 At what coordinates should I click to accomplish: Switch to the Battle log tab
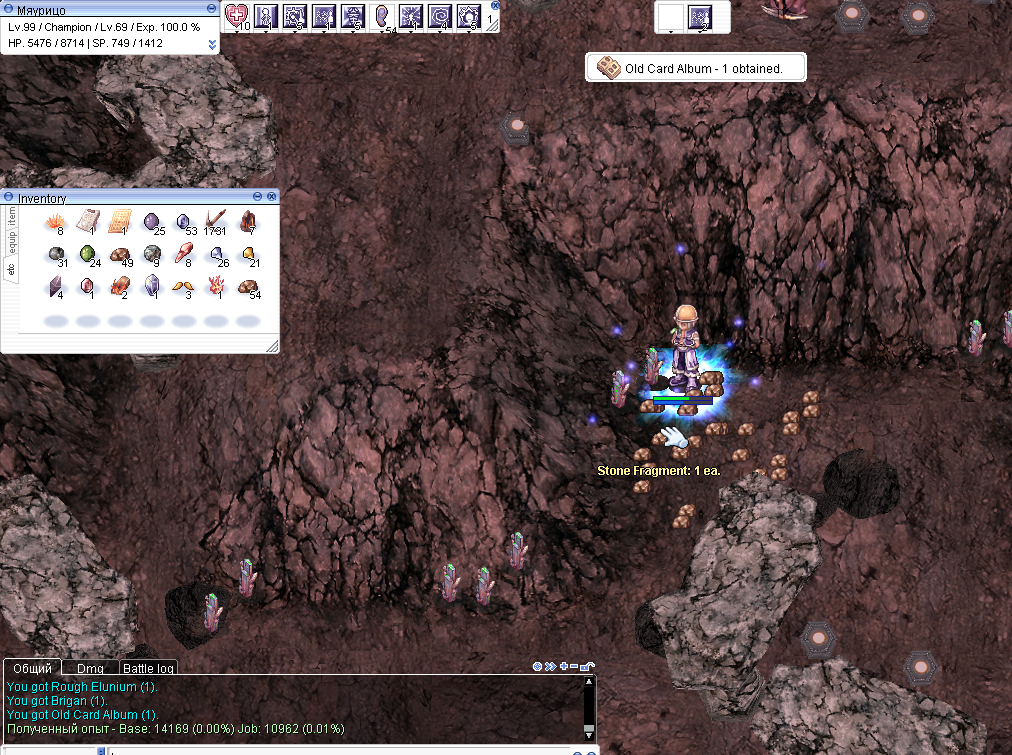click(148, 668)
